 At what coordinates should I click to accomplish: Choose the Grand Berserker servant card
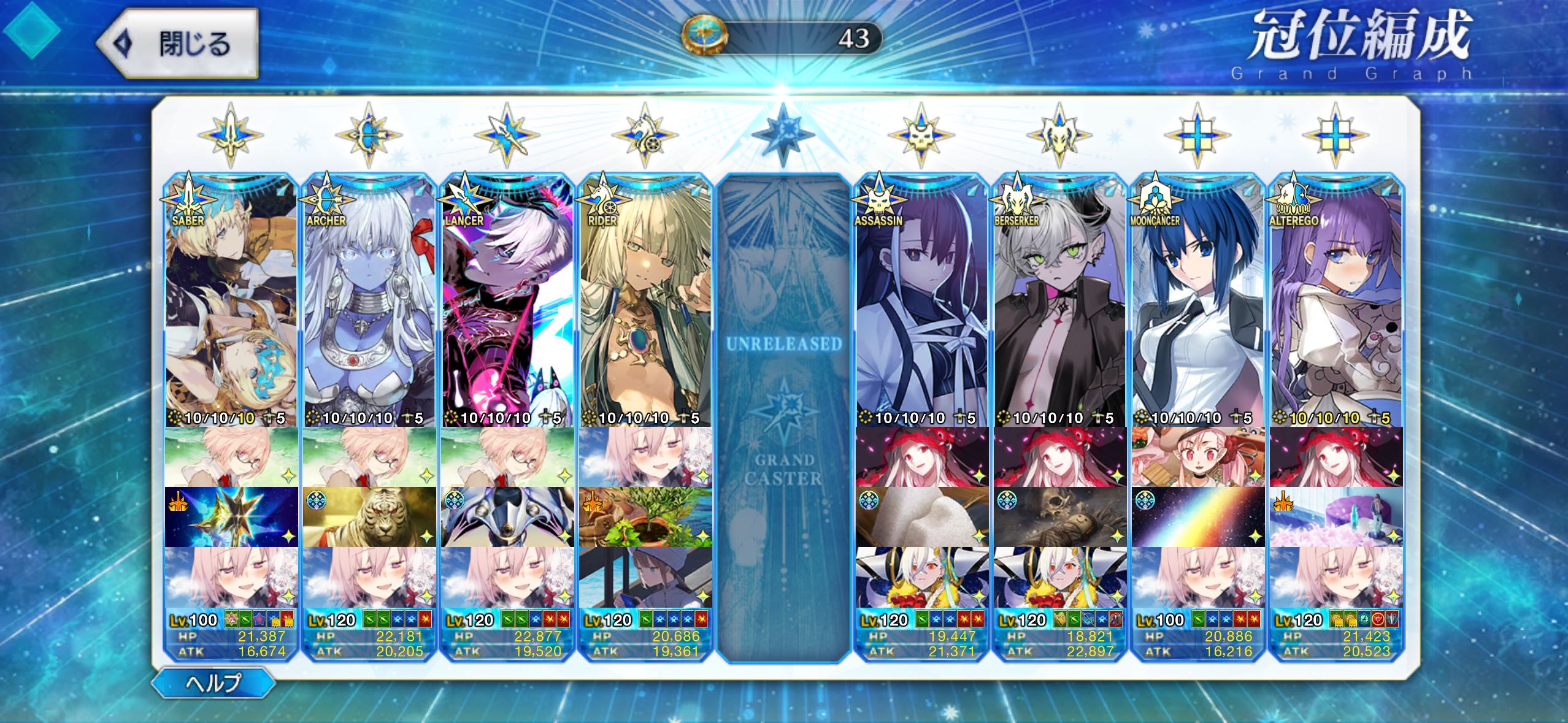tap(1059, 300)
